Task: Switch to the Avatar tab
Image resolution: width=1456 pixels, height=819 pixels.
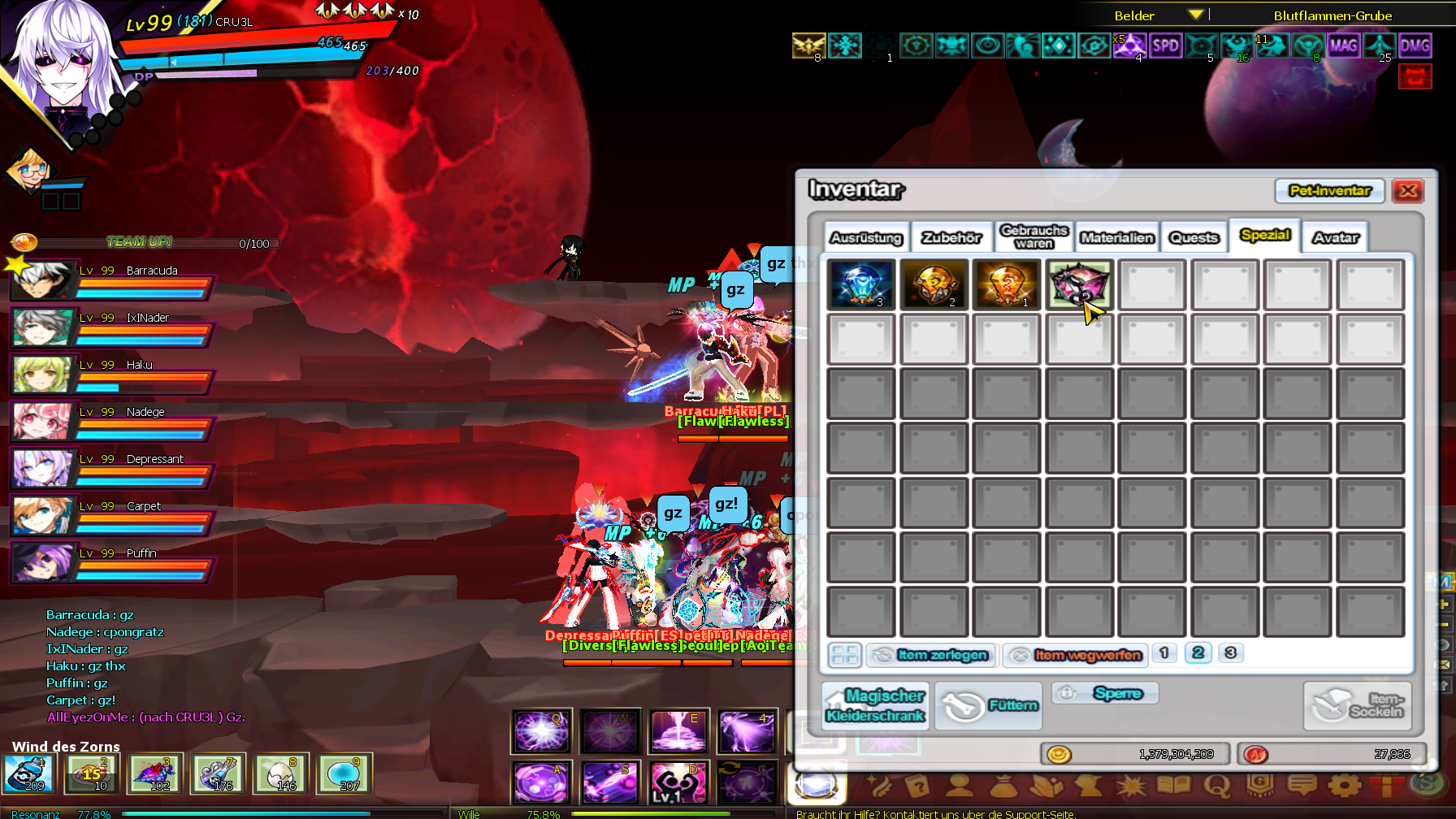Action: point(1335,237)
